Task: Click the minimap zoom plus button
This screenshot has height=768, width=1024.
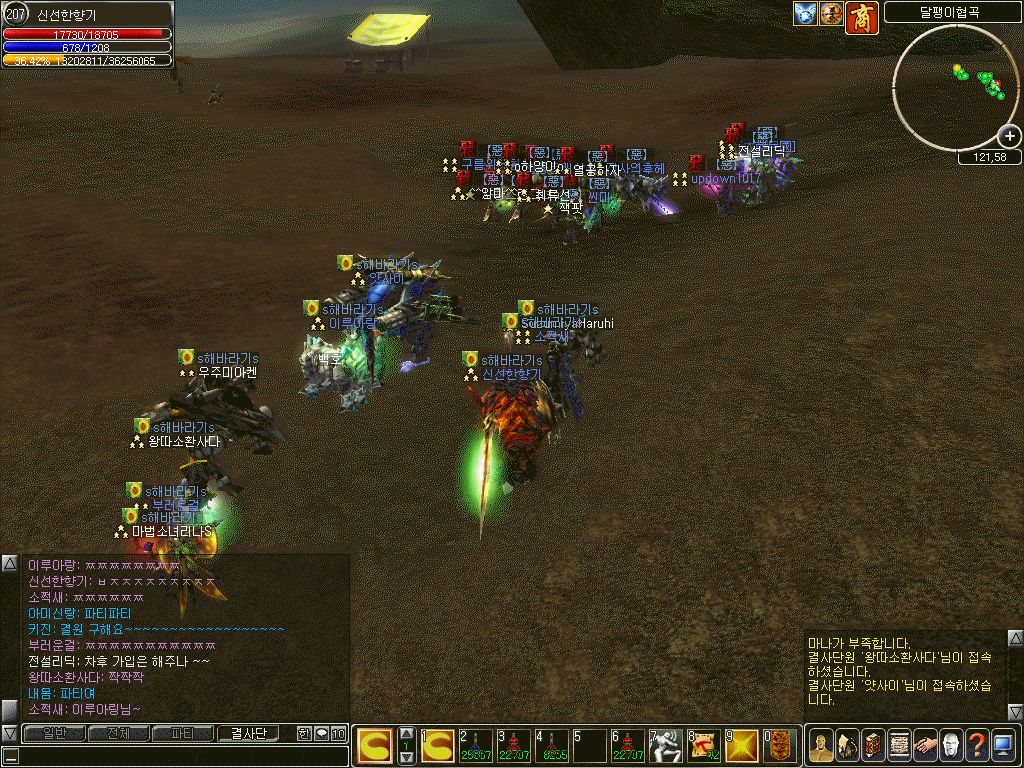Action: pos(1010,137)
